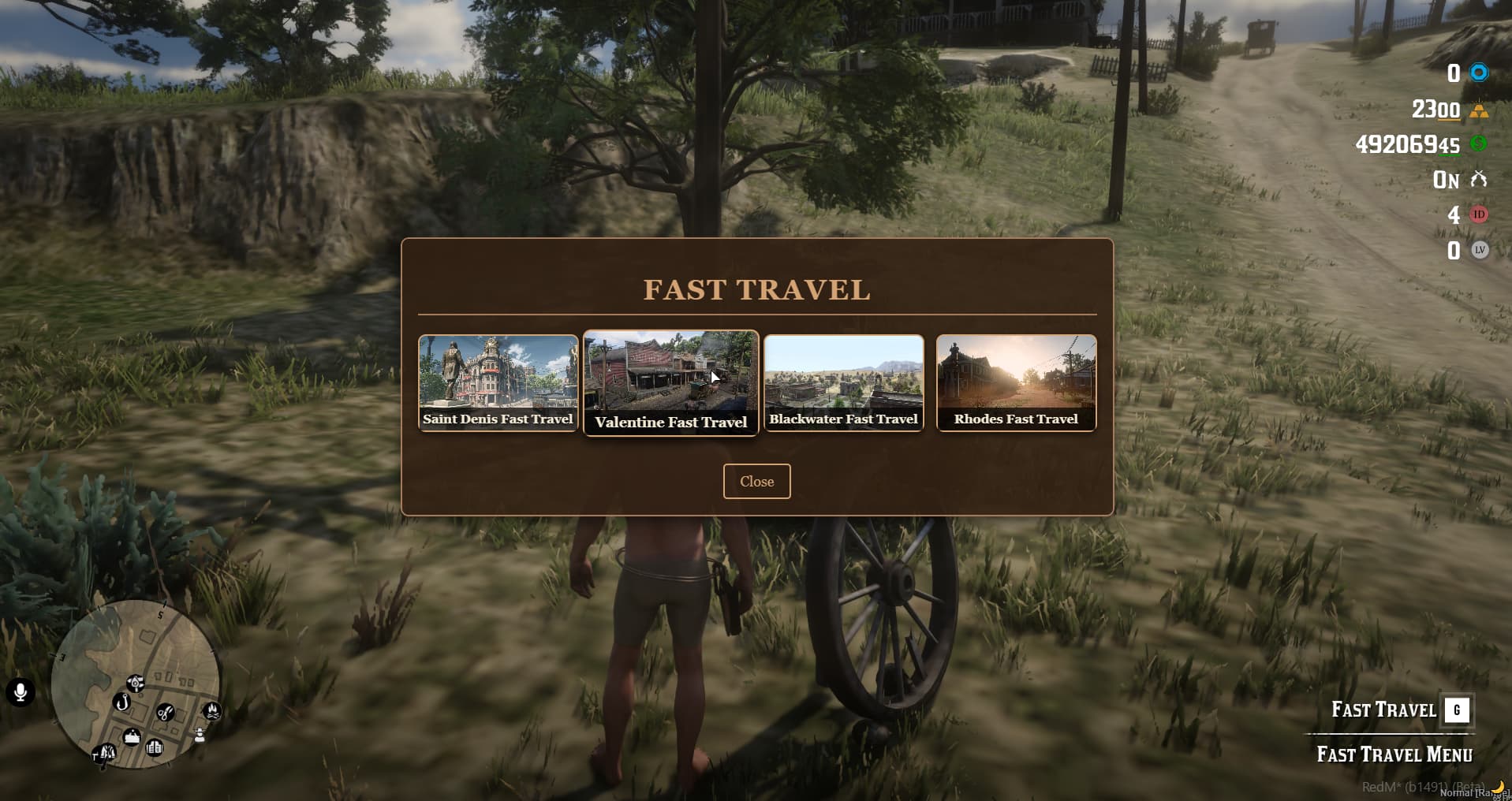Click the microphone voice icon
The height and width of the screenshot is (801, 1512).
(21, 692)
